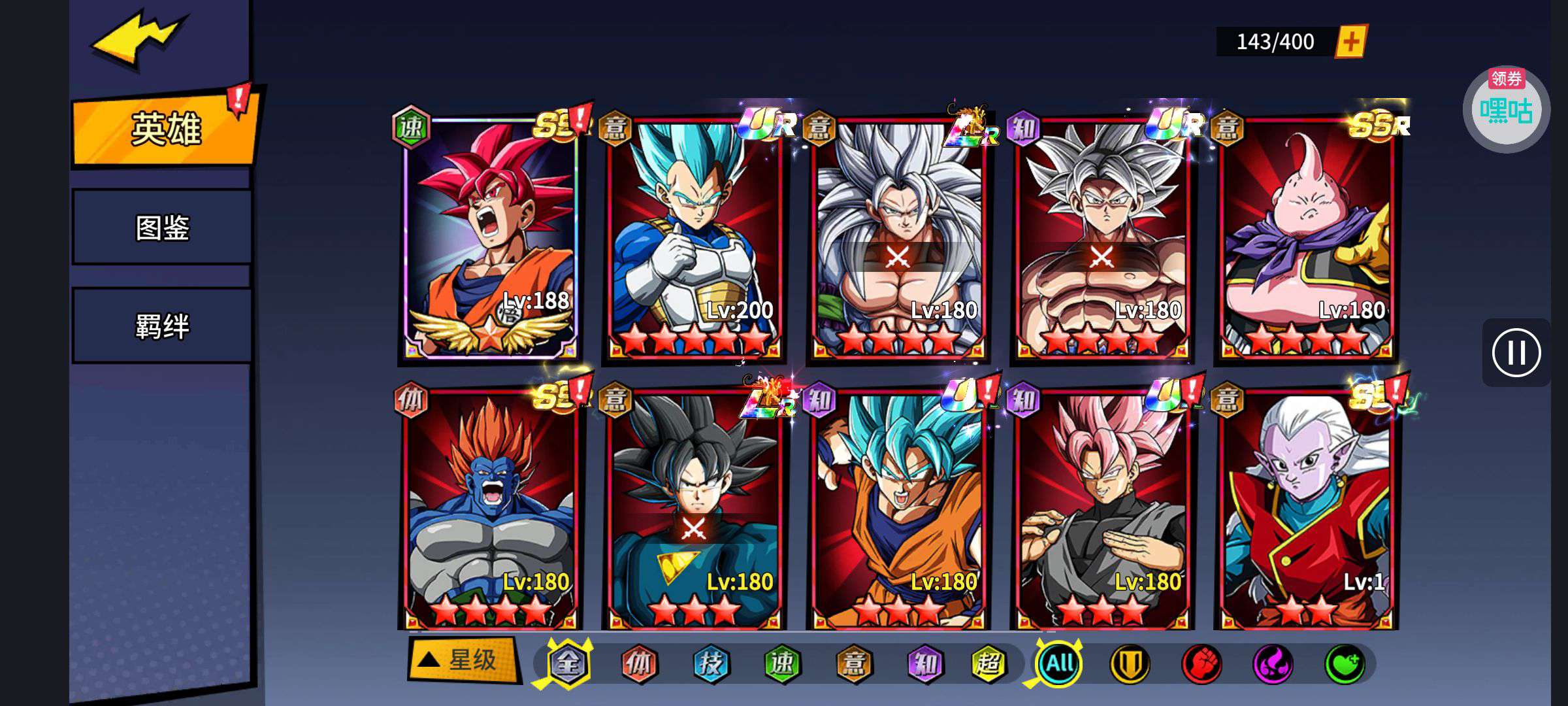
Task: Tap the pause circle button
Action: [1516, 353]
